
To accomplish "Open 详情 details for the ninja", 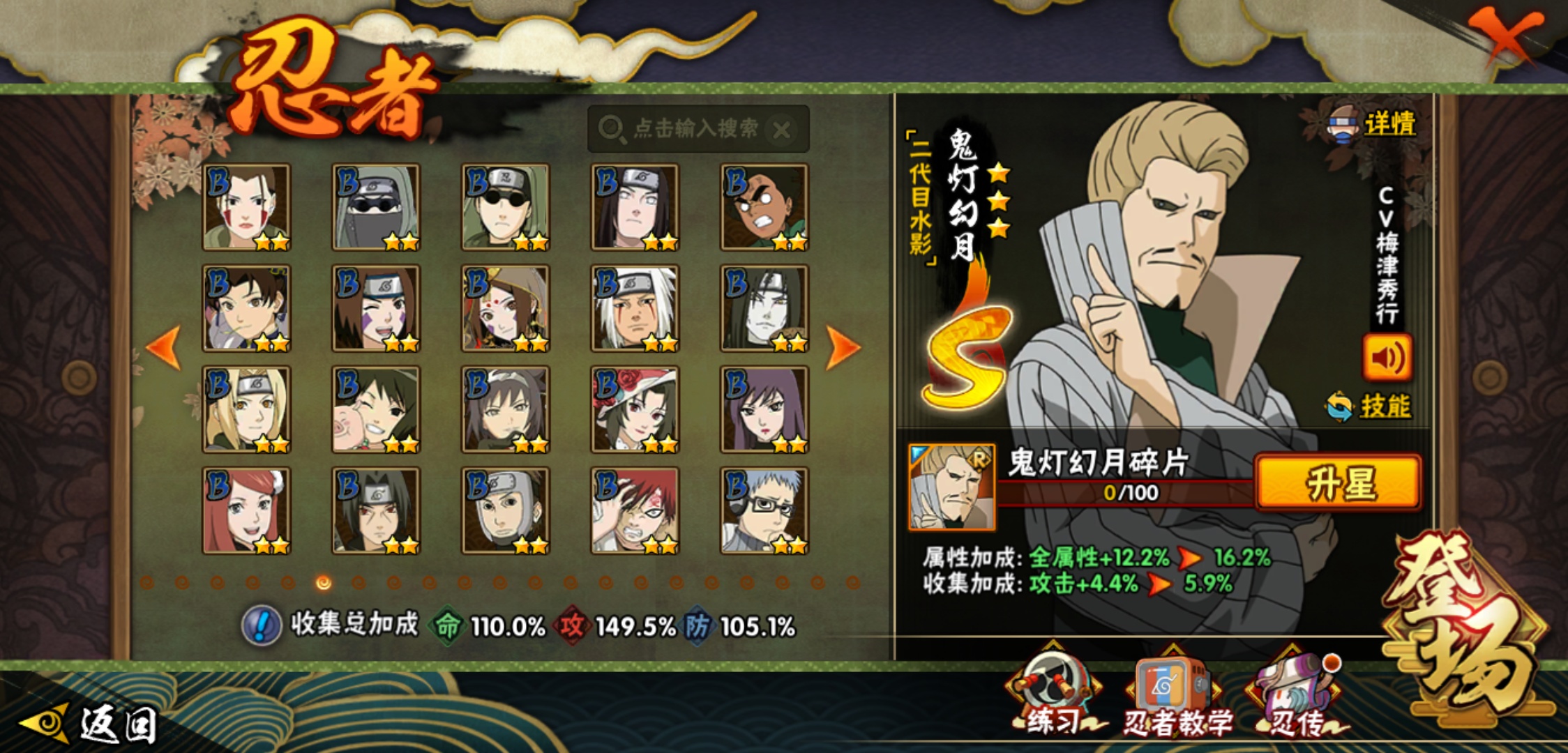I will (1388, 124).
